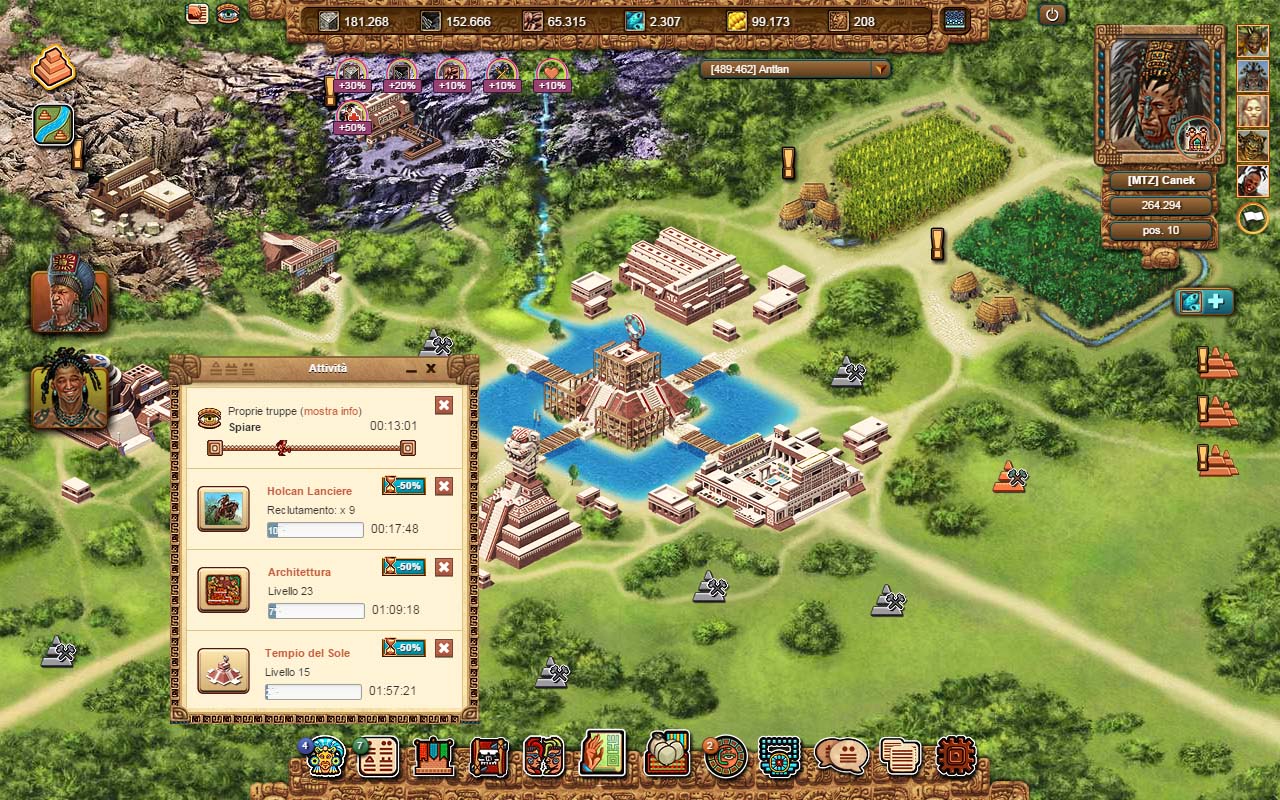Click the "mostra info" link
1280x800 pixels.
coord(331,411)
